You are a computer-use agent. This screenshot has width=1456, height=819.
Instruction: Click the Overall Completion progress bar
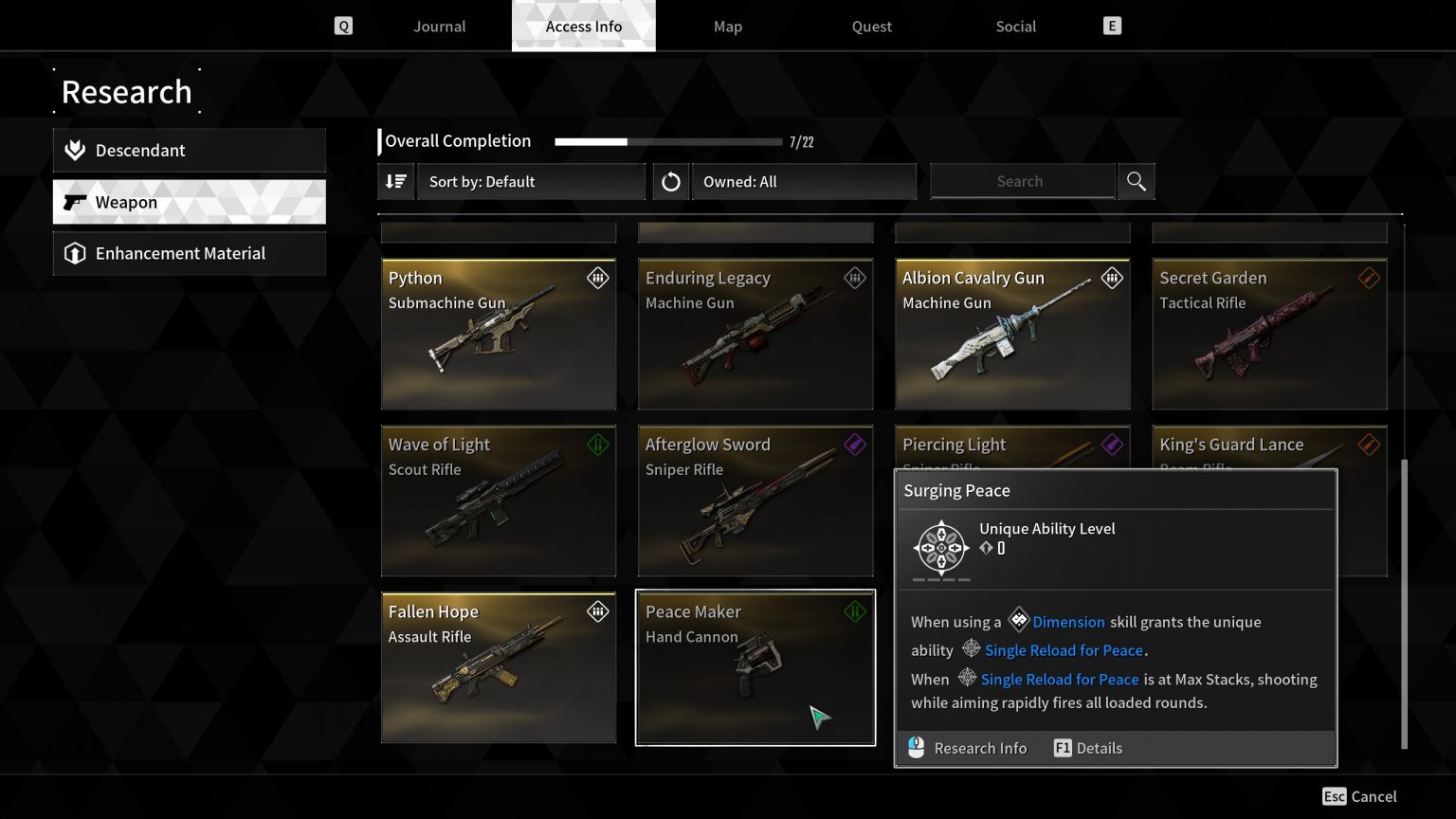(x=666, y=140)
